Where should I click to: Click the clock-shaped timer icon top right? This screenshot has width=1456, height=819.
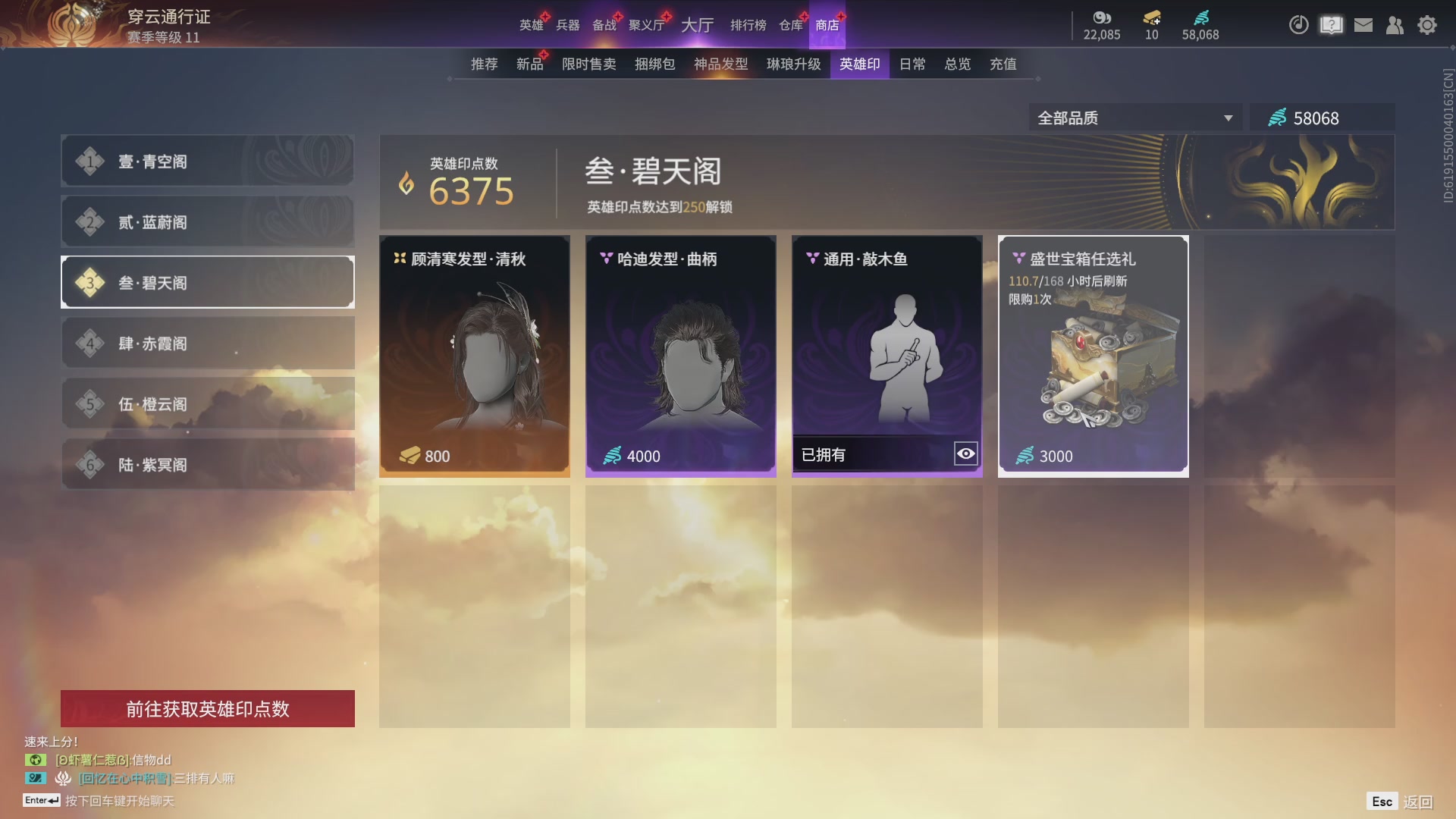point(1298,25)
